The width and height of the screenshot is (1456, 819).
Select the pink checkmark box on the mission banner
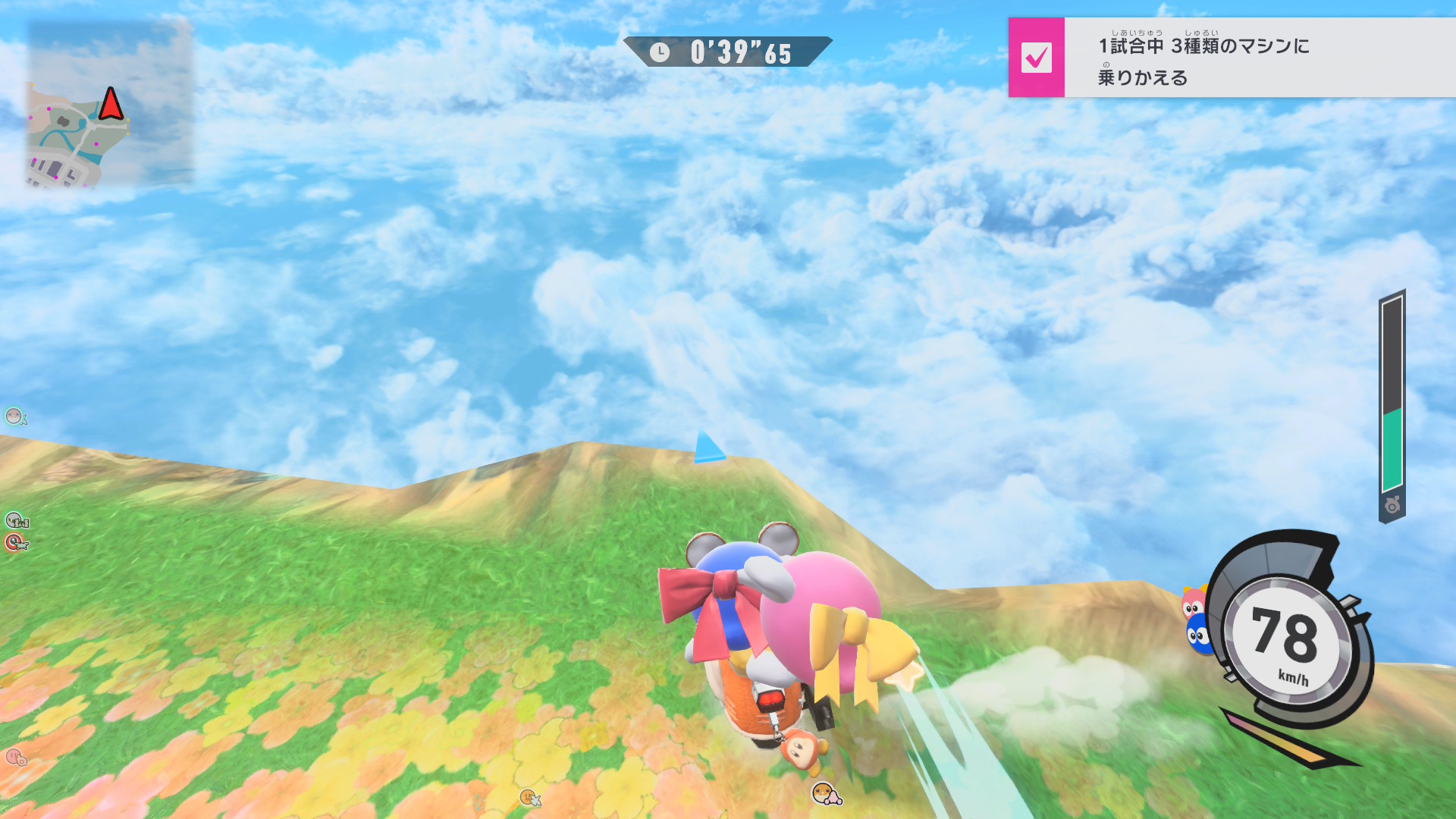(1036, 58)
